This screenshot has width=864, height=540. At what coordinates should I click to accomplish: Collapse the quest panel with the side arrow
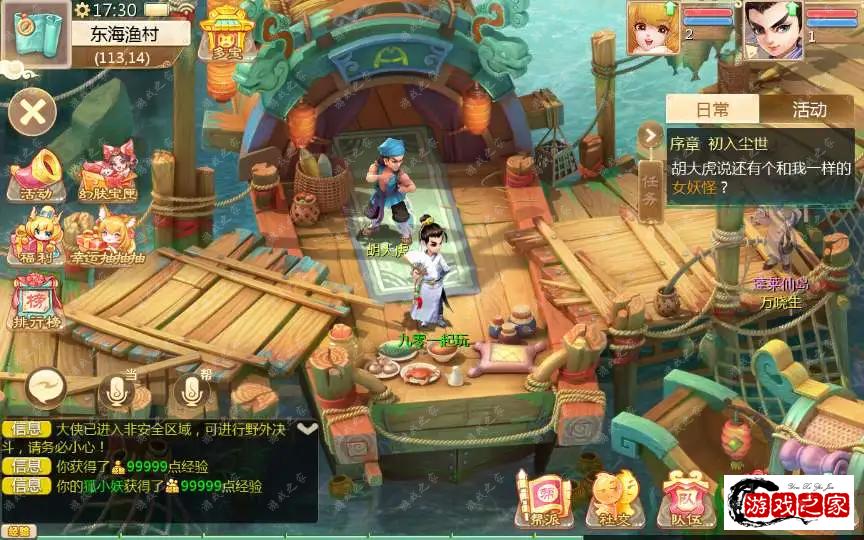point(650,134)
